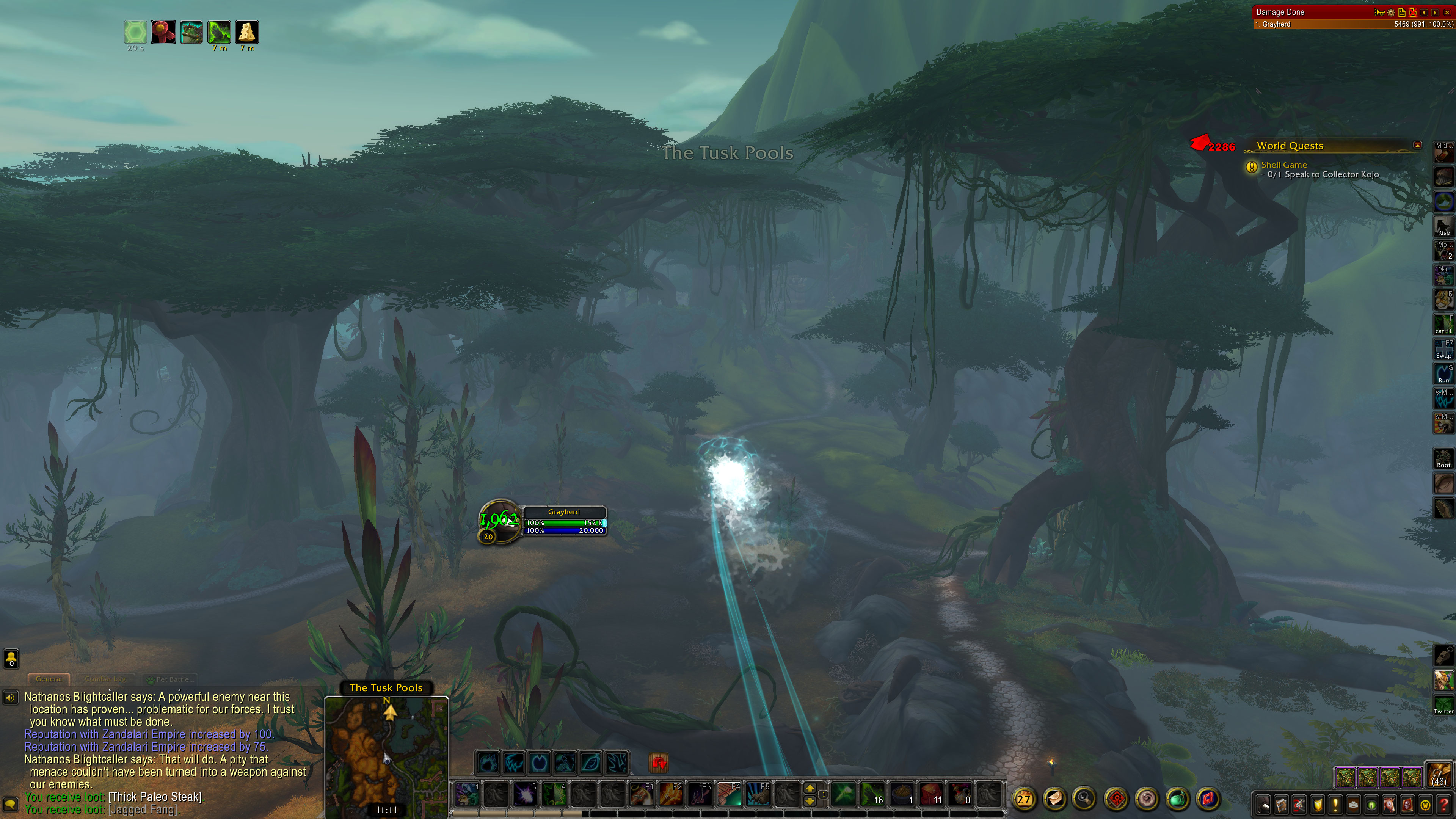
Task: Open the red question mark help menu
Action: coord(1443,804)
